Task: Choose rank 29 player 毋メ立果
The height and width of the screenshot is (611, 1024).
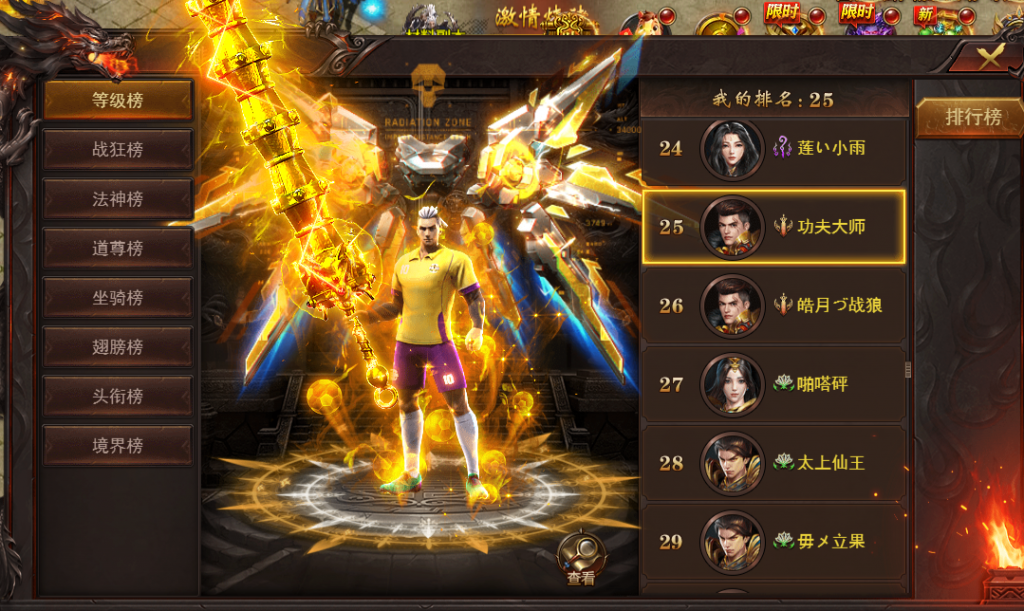Action: [x=773, y=541]
